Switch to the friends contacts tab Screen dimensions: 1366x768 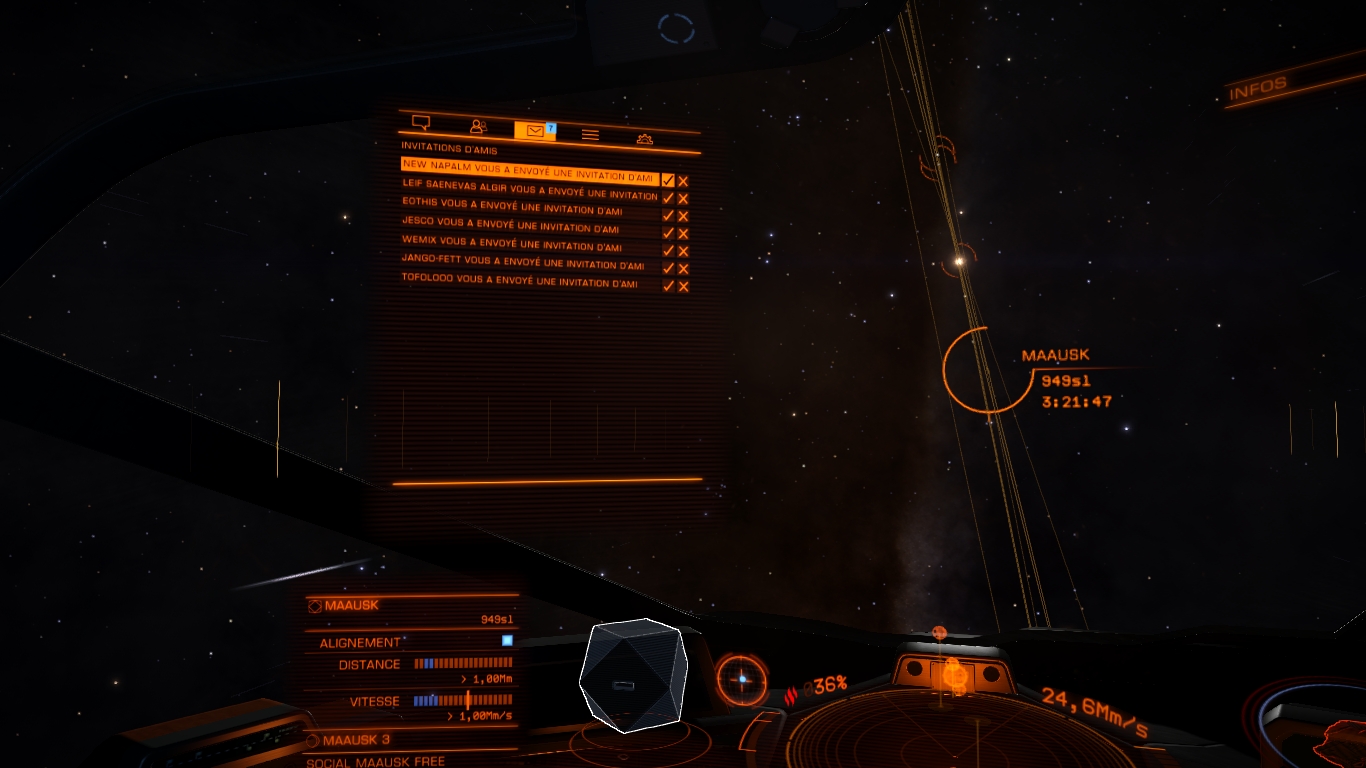point(478,127)
